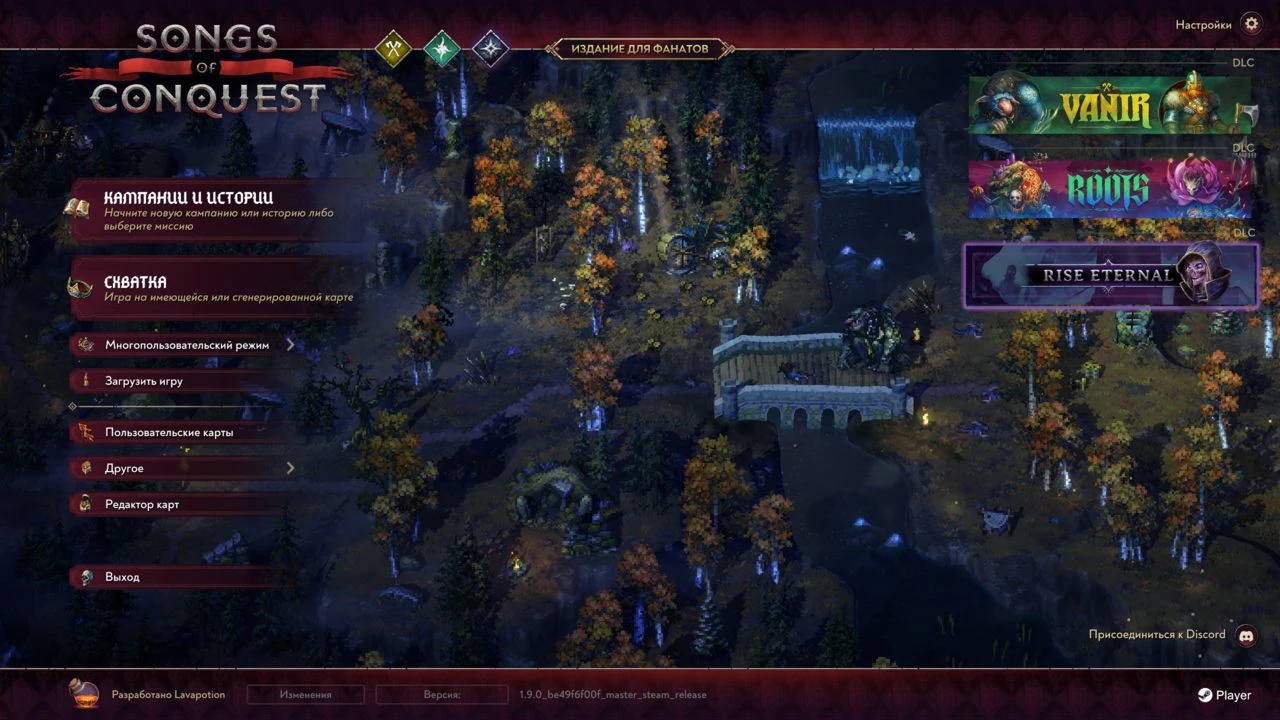Click the Издание для фанатов badge
Viewport: 1280px width, 720px height.
click(x=639, y=48)
